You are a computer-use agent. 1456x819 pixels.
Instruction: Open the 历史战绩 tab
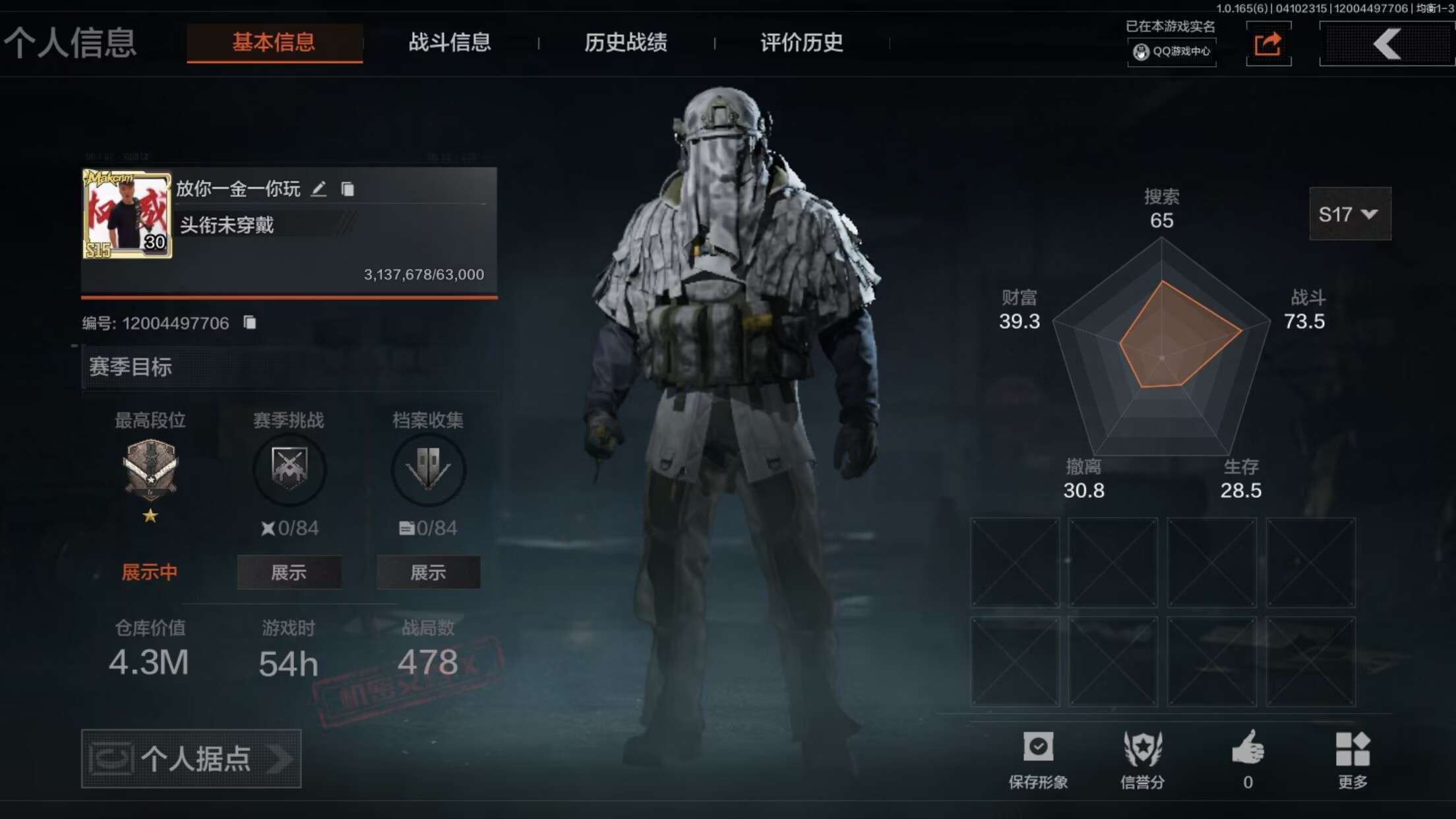[625, 42]
